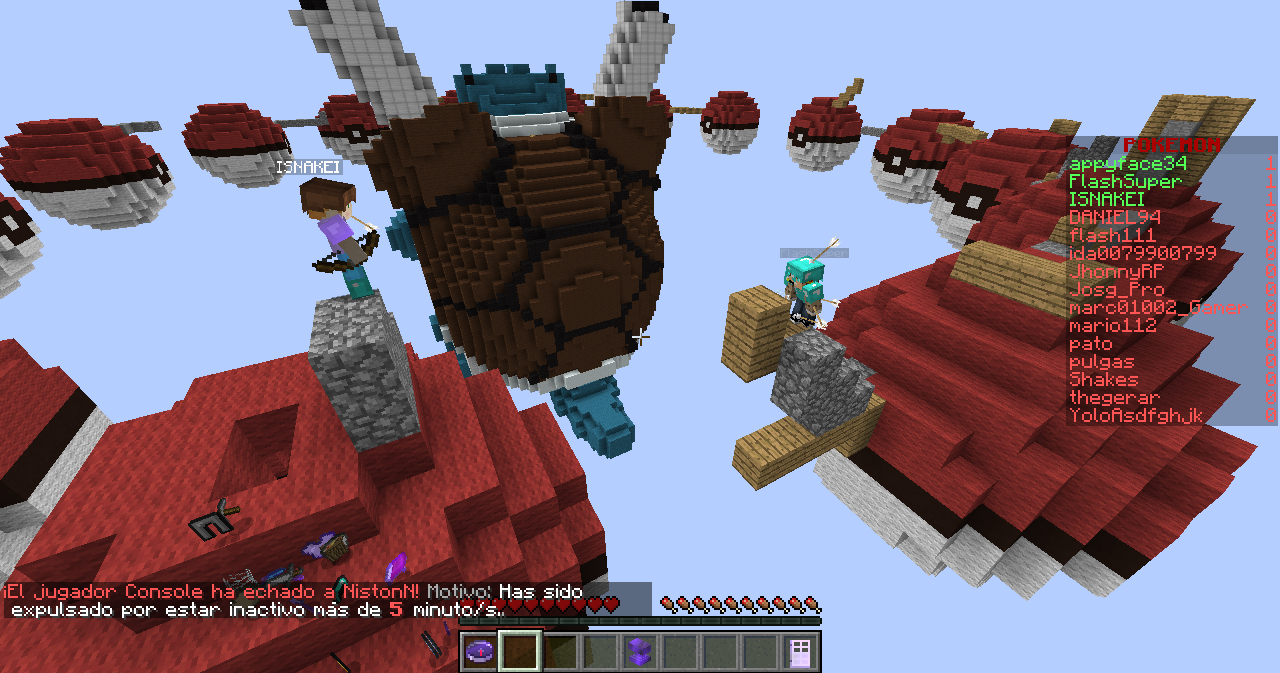Select the enchanted compass hotbar slot

pyautogui.click(x=480, y=652)
